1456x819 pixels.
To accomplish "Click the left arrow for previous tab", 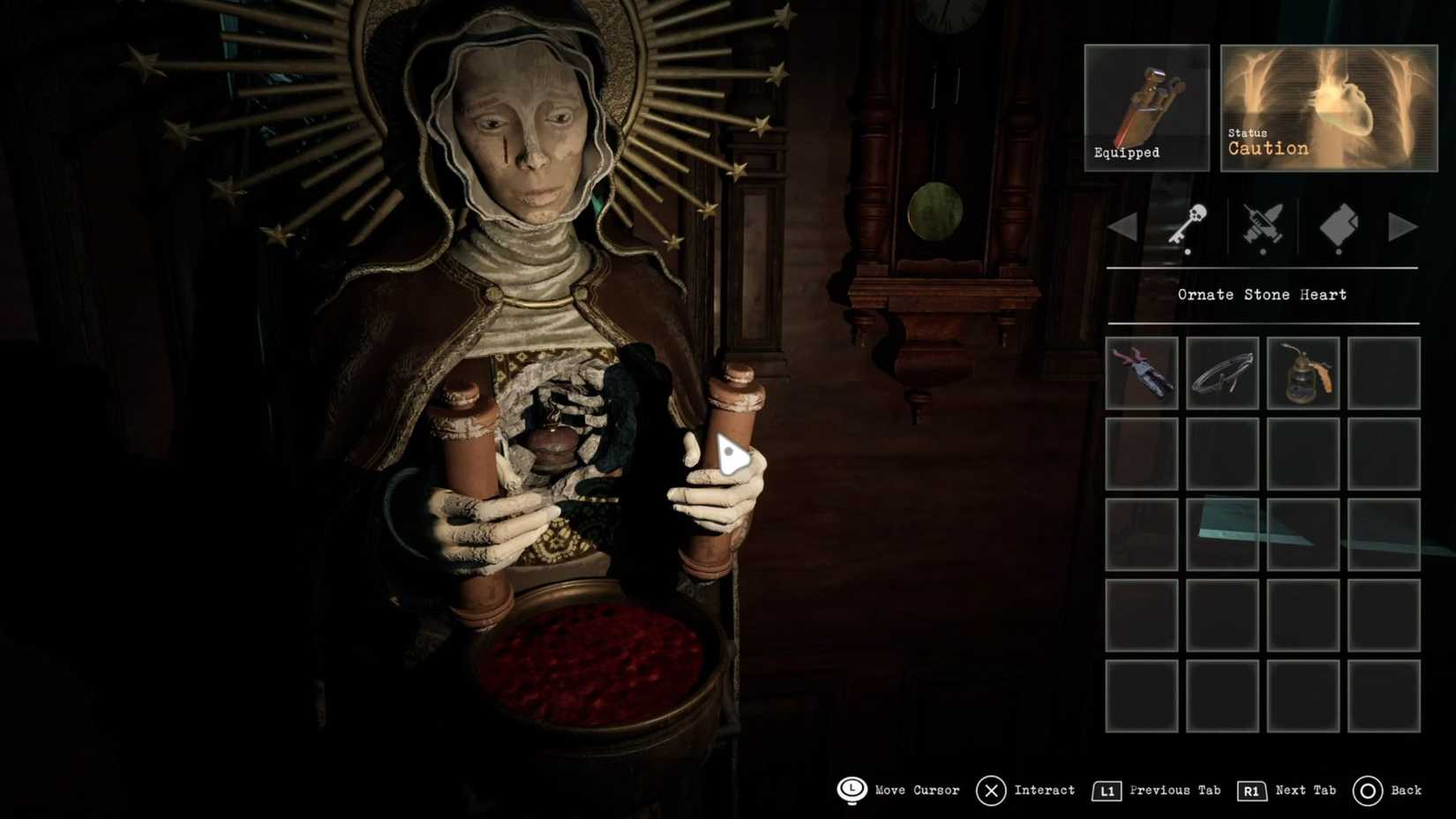I will click(x=1122, y=227).
